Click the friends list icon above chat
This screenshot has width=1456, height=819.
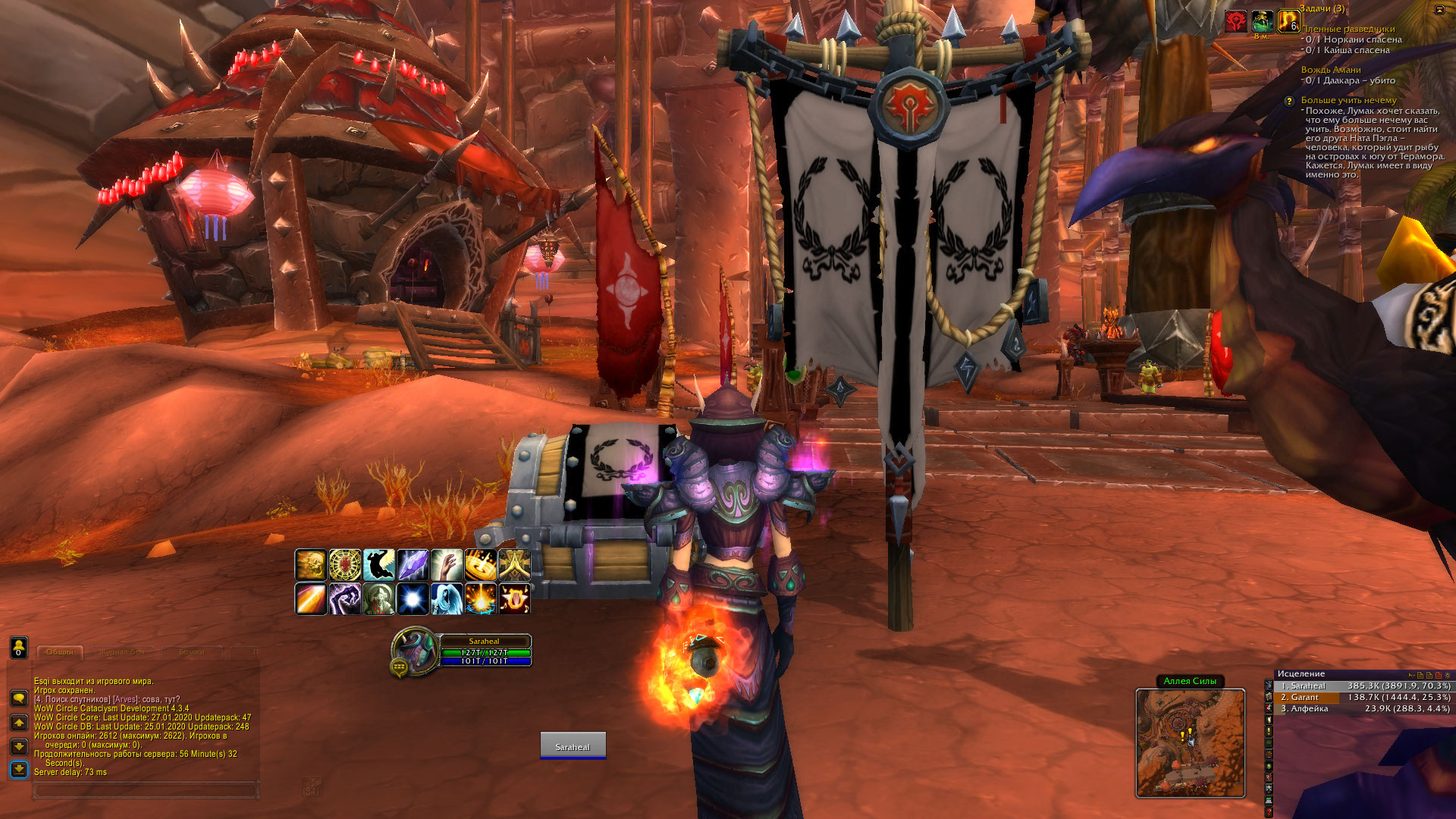click(19, 647)
